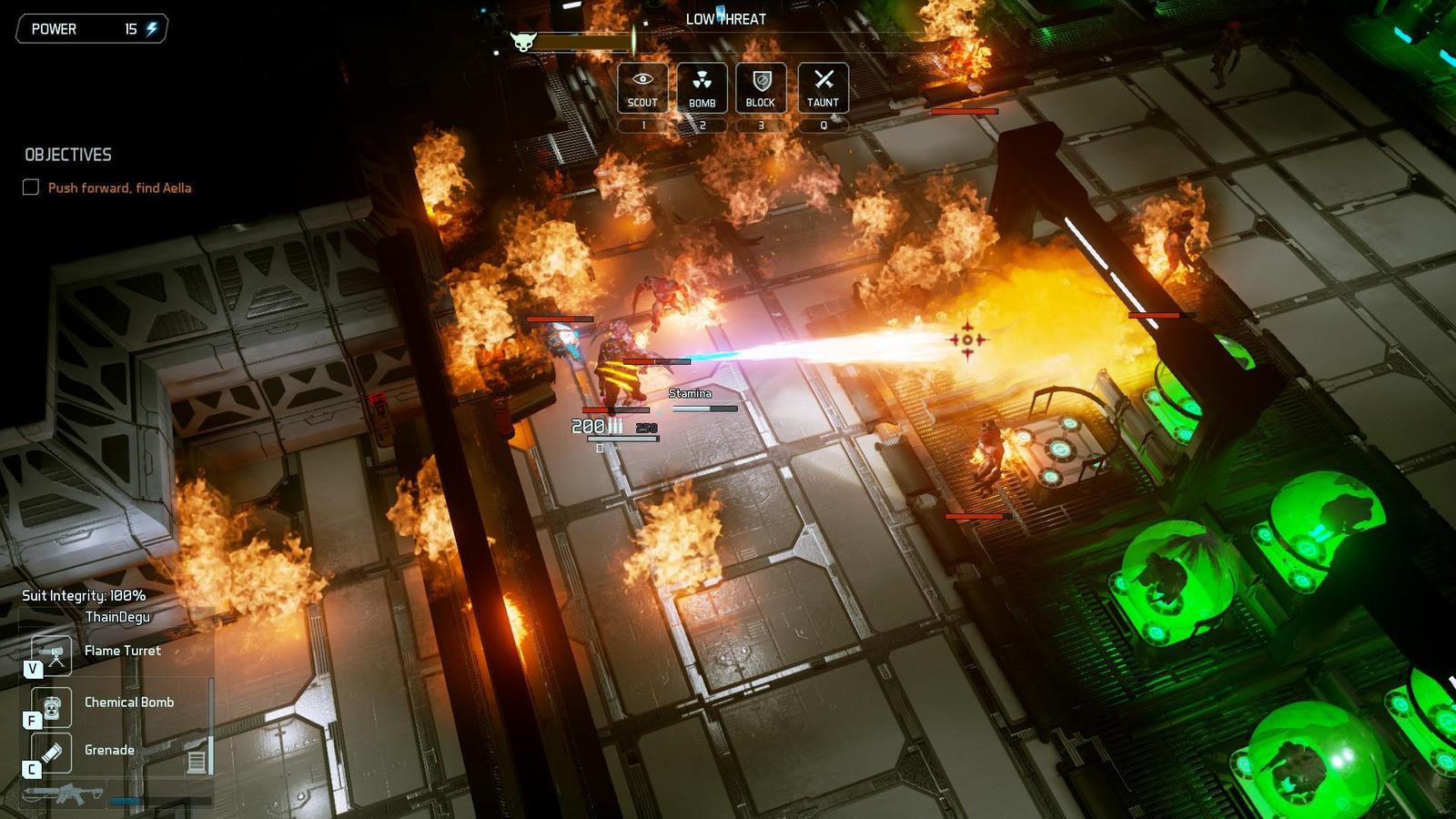Image resolution: width=1456 pixels, height=819 pixels.
Task: Choose the Chemical Bomb item
Action: click(x=52, y=706)
